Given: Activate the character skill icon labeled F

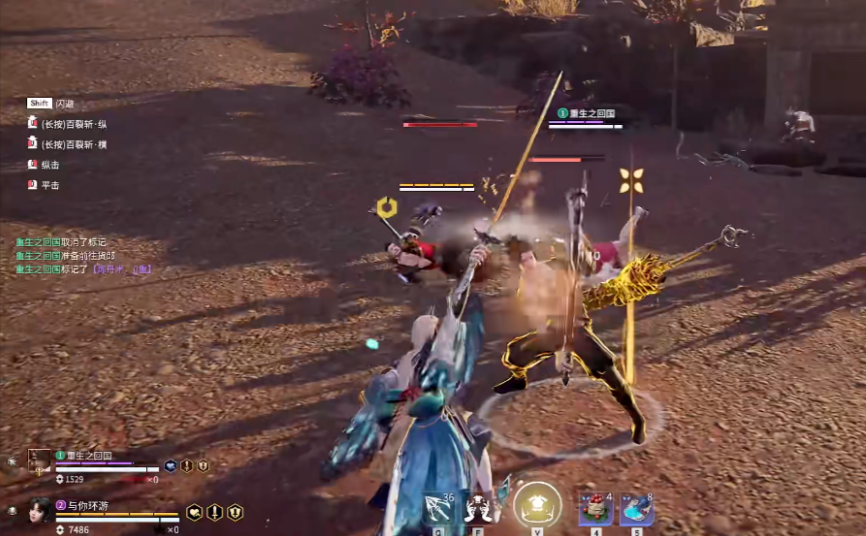Looking at the screenshot, I should [481, 508].
